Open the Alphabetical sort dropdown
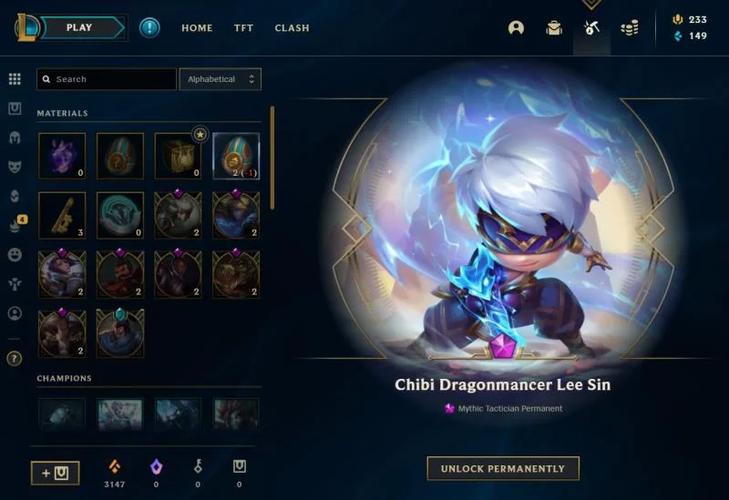This screenshot has width=729, height=500. [220, 79]
